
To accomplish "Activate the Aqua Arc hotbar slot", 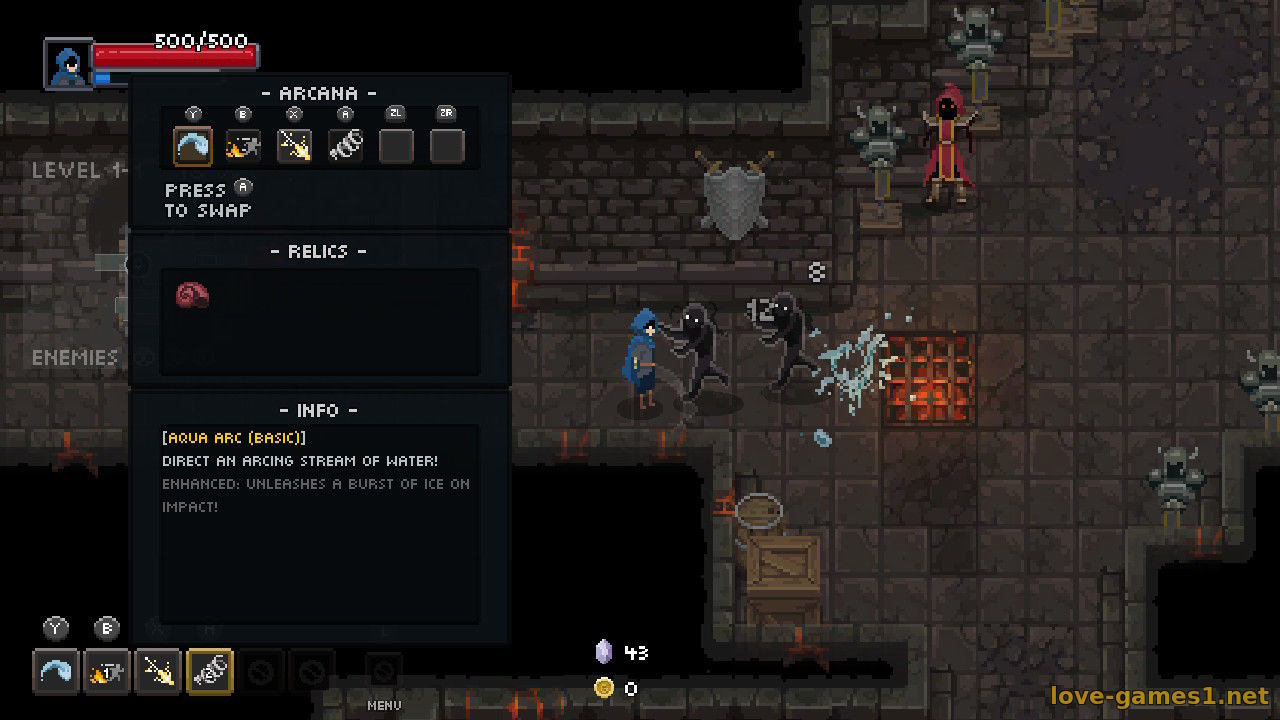I will tap(56, 671).
